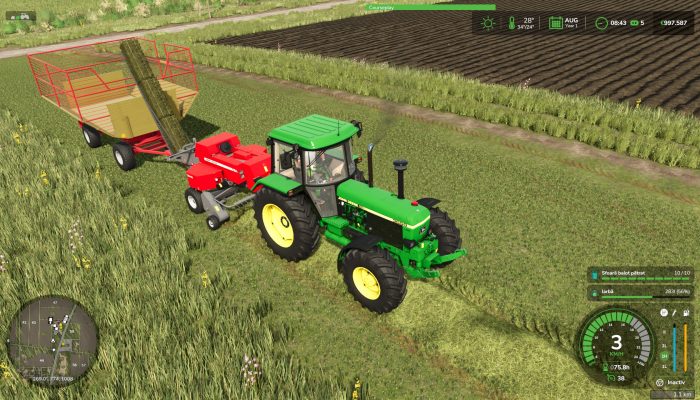The image size is (700, 400).
Task: Click the Iarbă fill level panel
Action: [x=640, y=293]
